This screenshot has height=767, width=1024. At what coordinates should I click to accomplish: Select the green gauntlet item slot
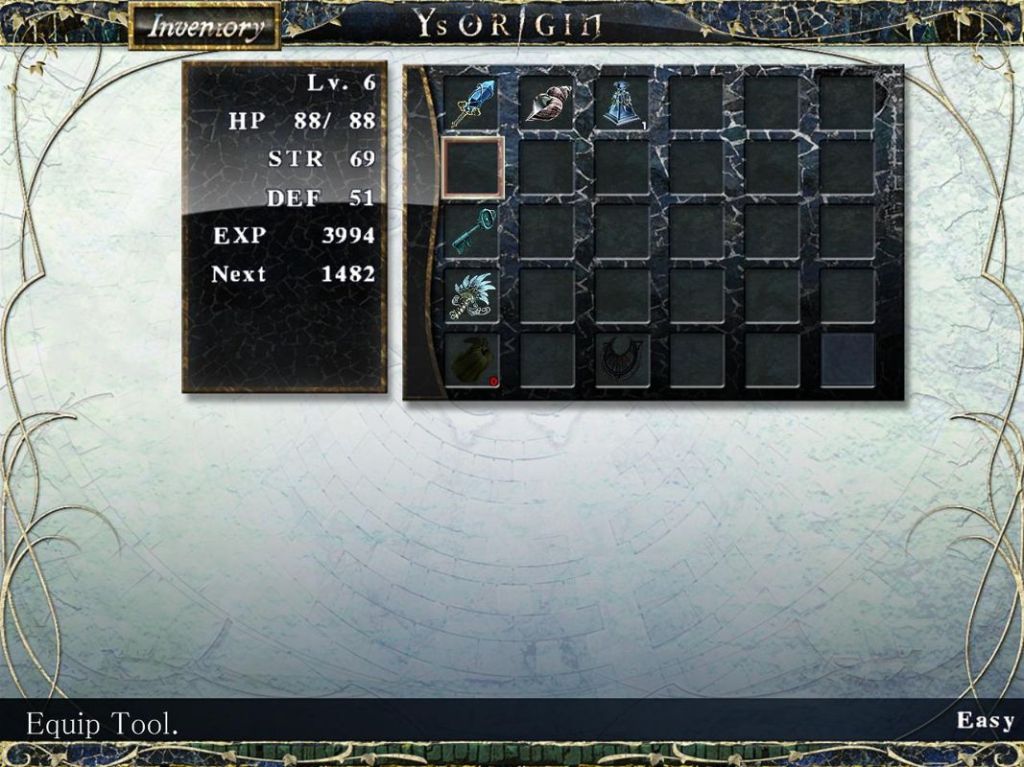tap(471, 360)
